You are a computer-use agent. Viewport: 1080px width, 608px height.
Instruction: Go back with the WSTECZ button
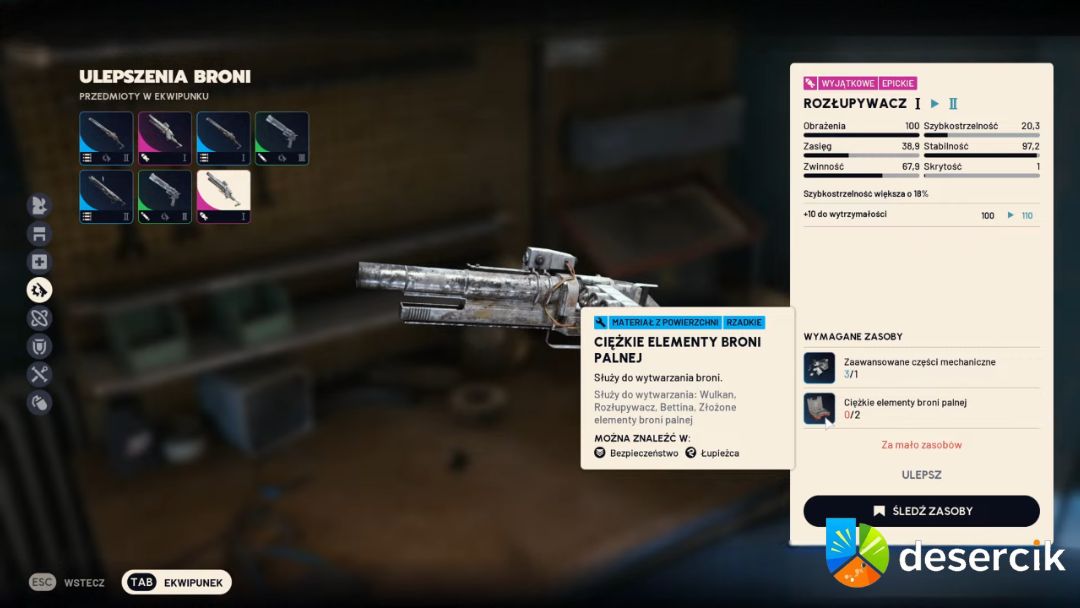pyautogui.click(x=68, y=582)
